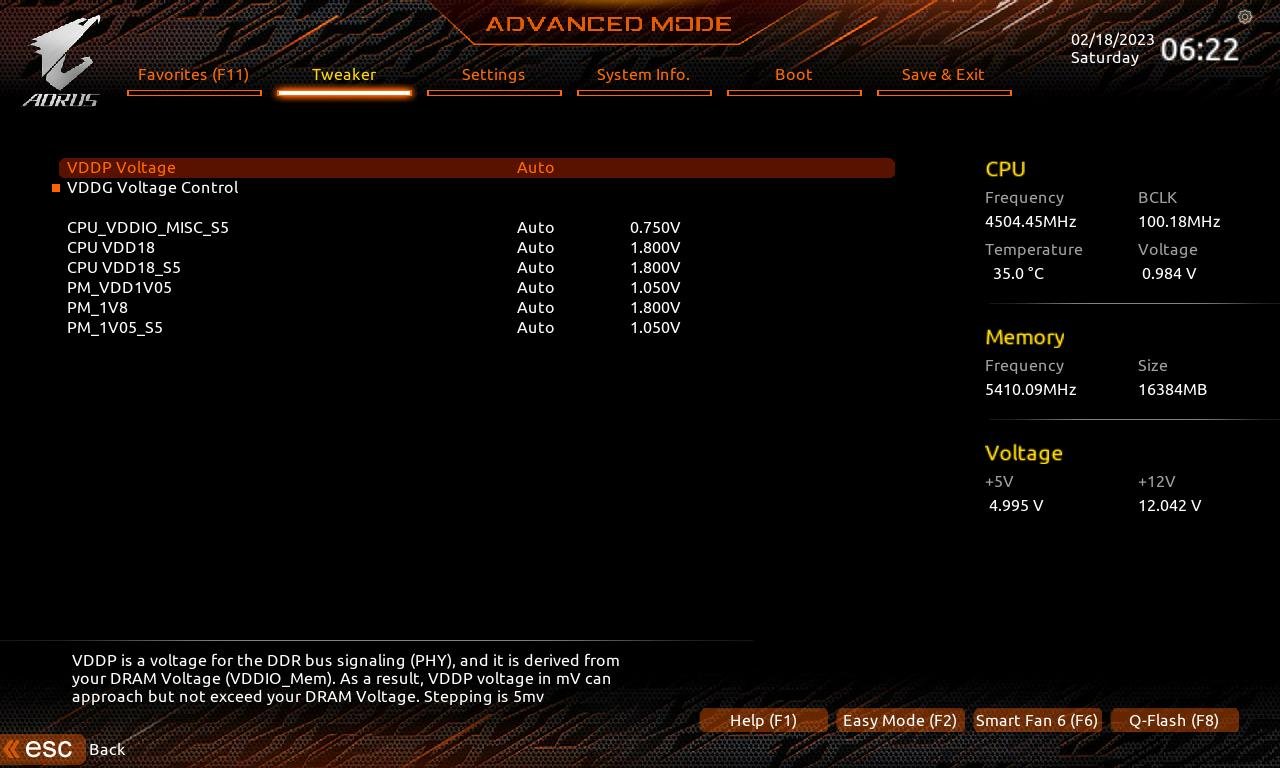The width and height of the screenshot is (1280, 768).
Task: Change PM_1V8 from its Auto setting
Action: tap(536, 307)
